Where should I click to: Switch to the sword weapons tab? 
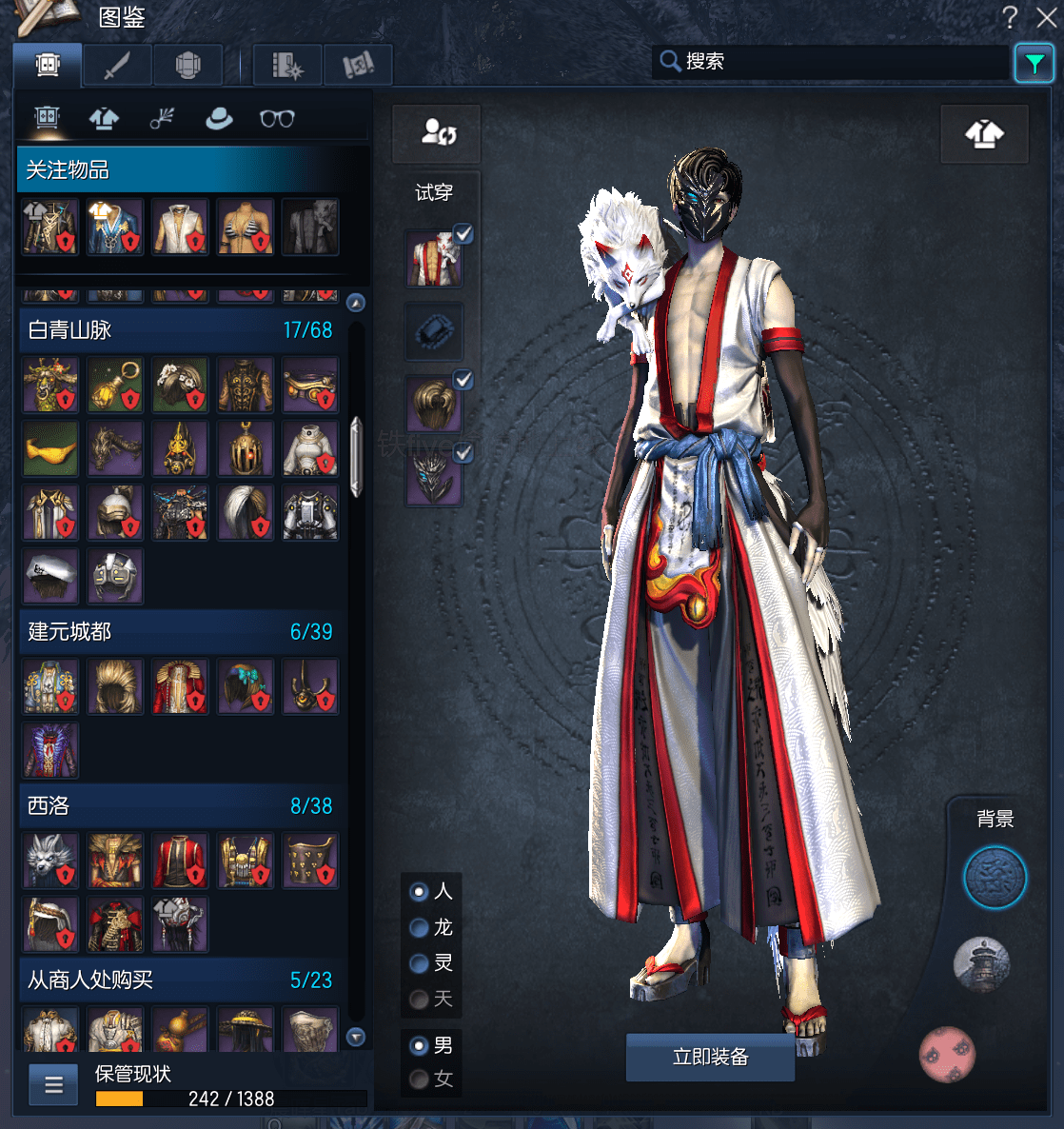tap(117, 66)
